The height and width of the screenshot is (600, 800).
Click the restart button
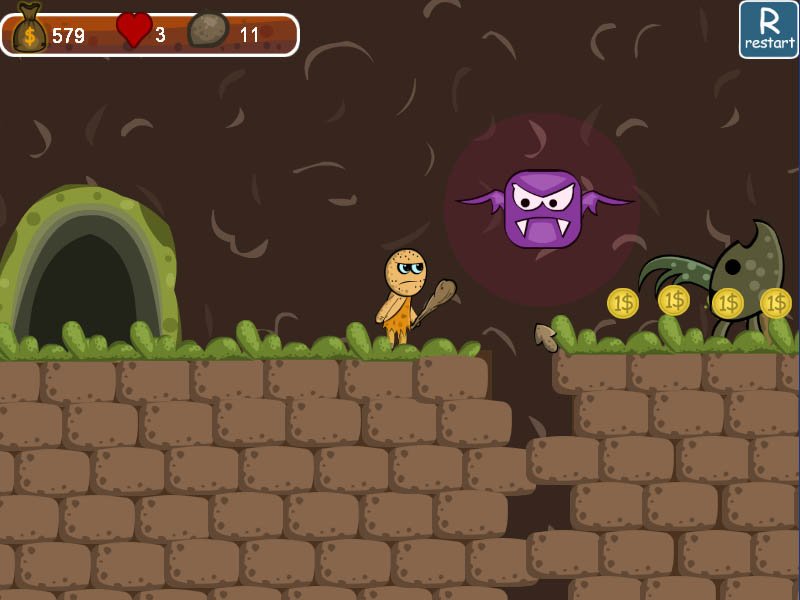pos(768,29)
